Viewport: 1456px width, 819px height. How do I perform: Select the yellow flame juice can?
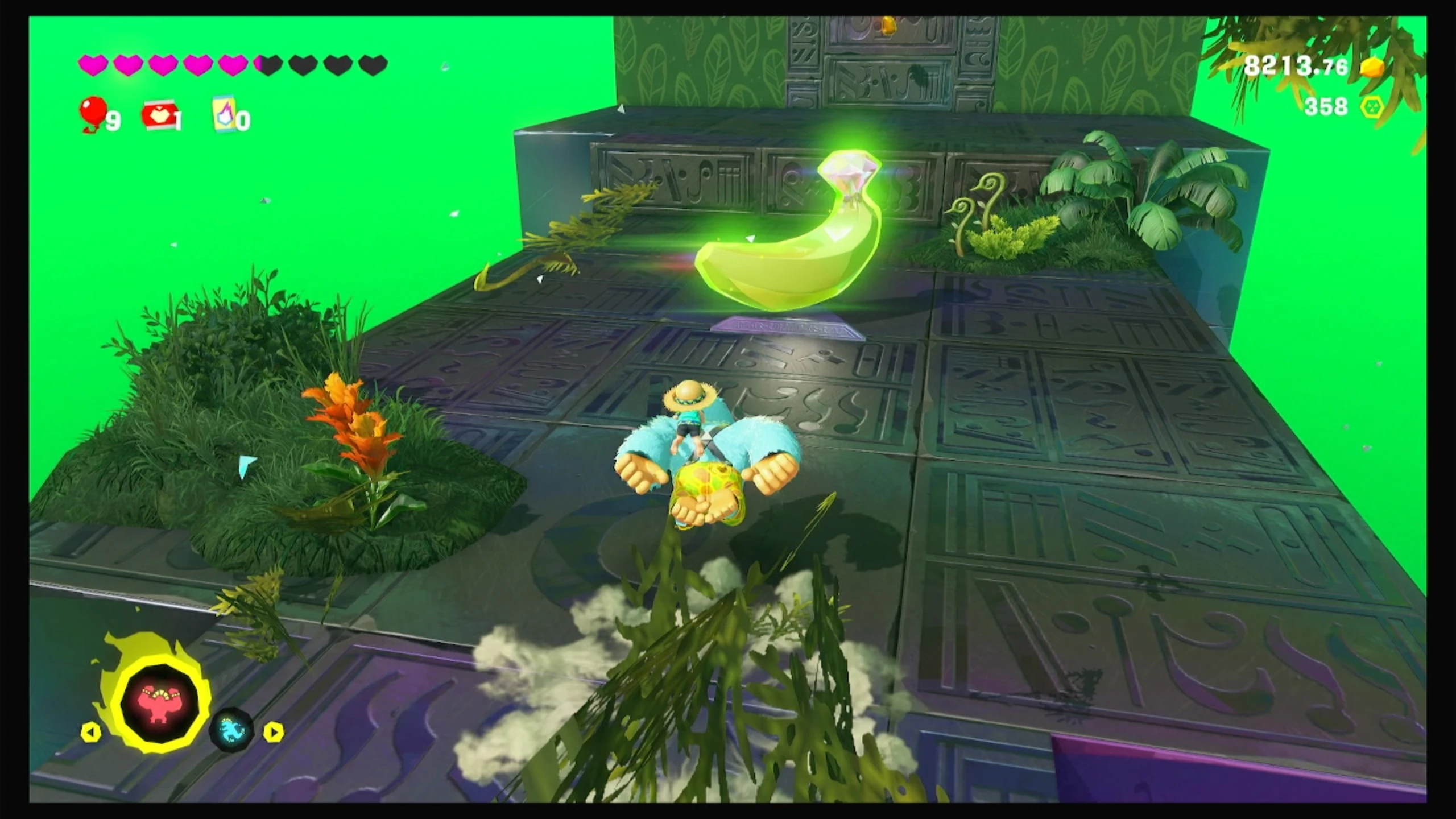pos(224,115)
